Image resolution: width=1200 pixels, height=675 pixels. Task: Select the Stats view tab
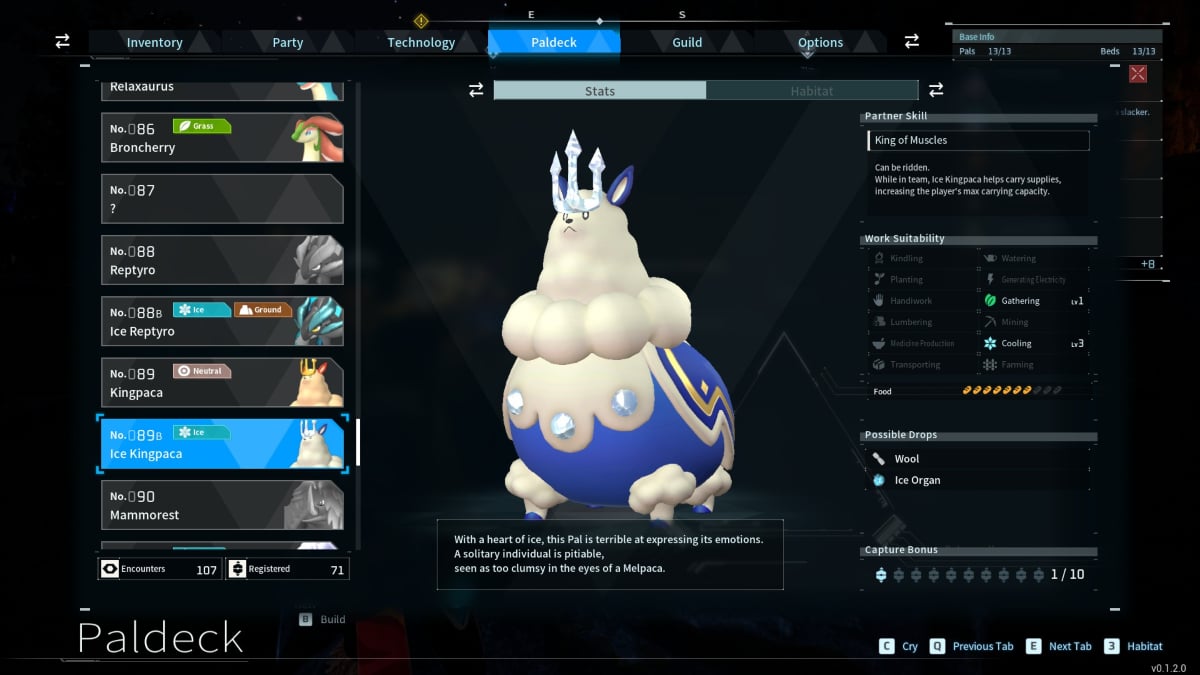pos(600,91)
